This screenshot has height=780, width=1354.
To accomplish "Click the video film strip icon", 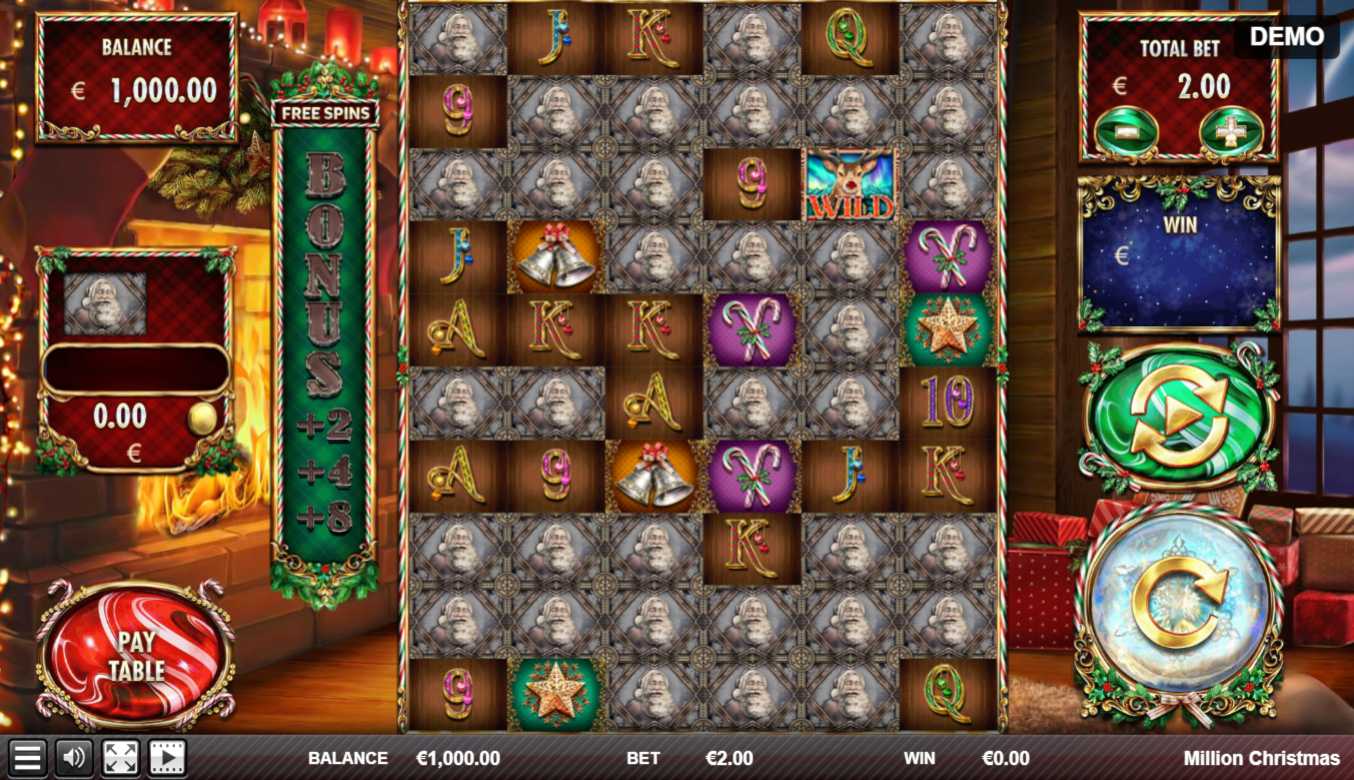I will click(x=167, y=758).
